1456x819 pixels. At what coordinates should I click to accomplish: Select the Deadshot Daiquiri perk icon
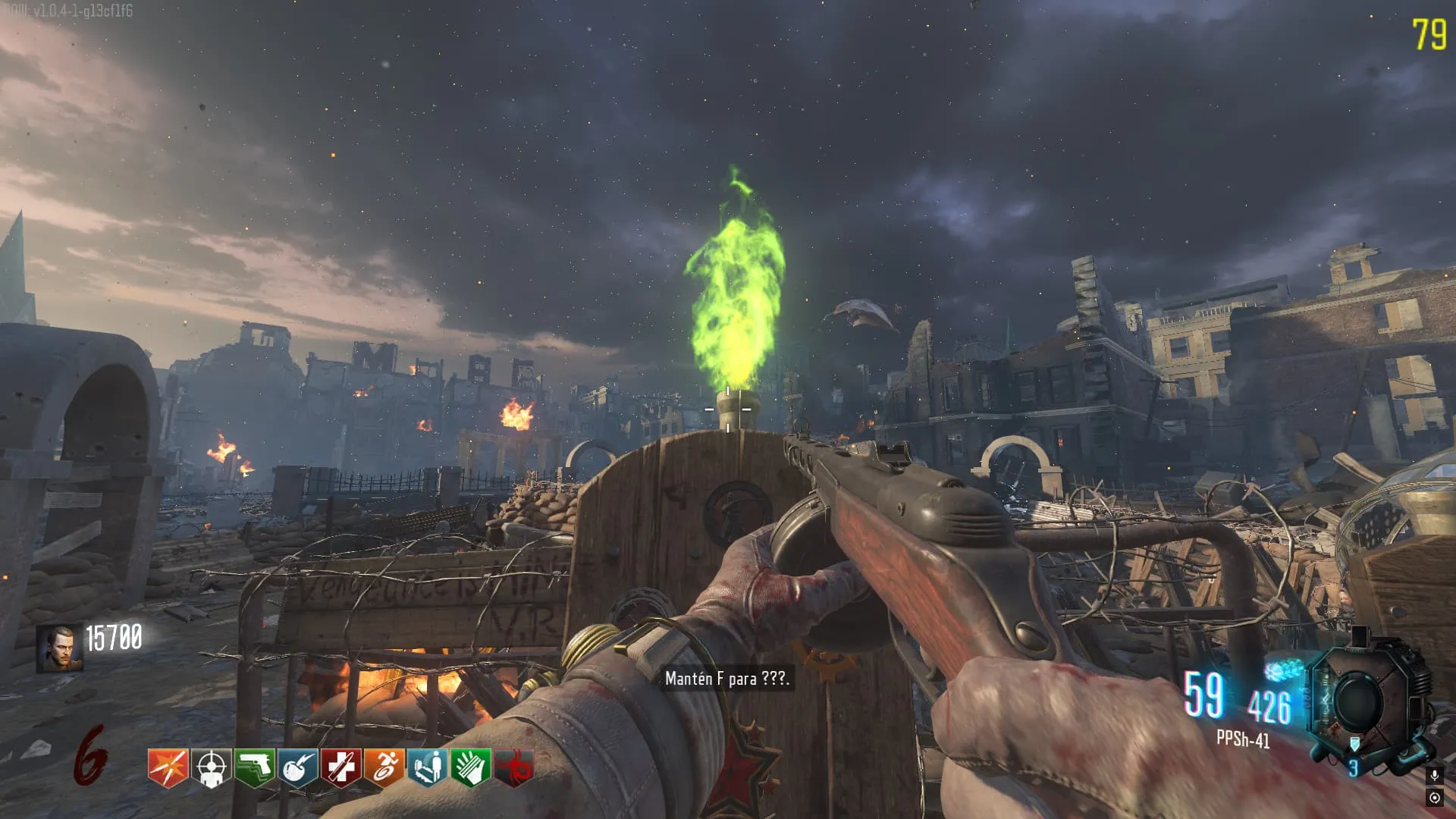click(x=211, y=767)
